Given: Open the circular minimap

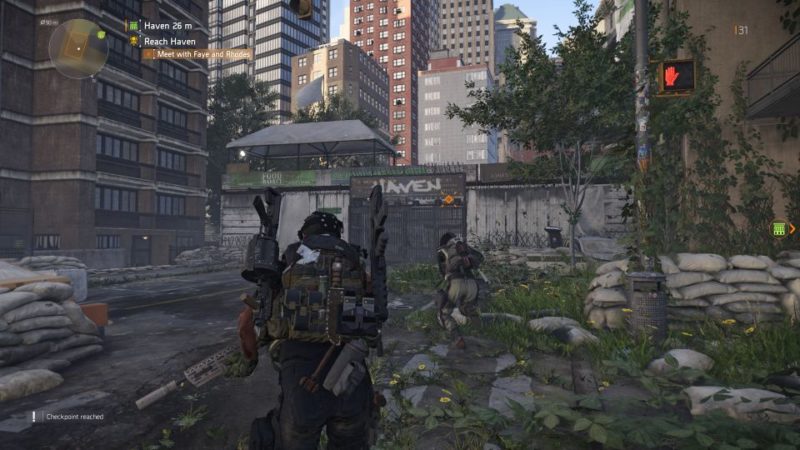Looking at the screenshot, I should pos(77,47).
